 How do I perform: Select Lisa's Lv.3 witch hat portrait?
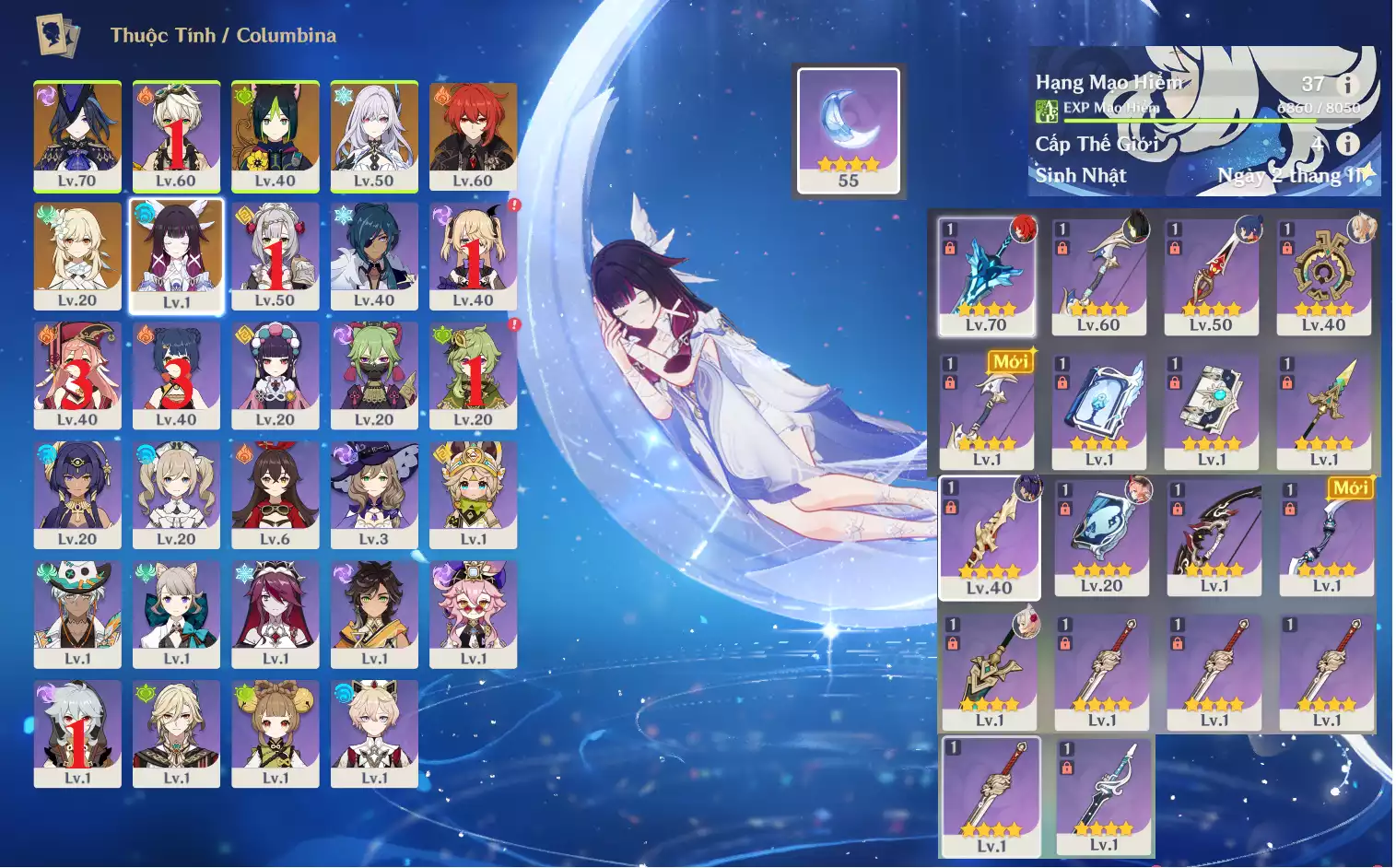click(x=374, y=495)
